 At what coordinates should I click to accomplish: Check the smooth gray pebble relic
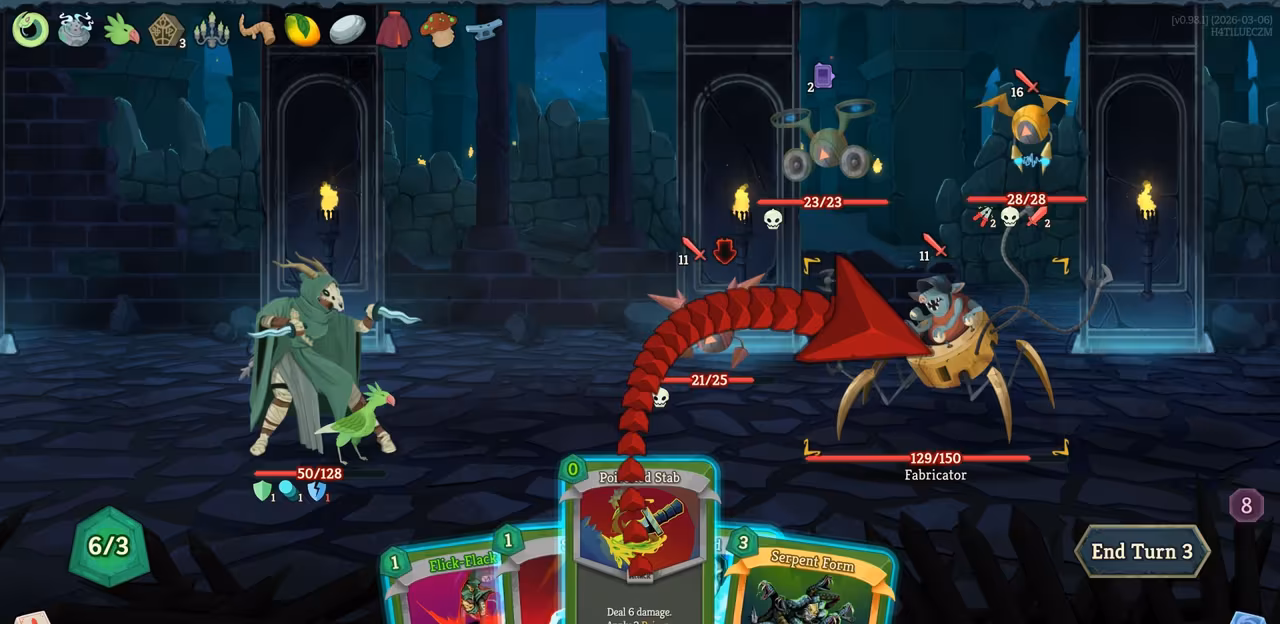(x=347, y=29)
